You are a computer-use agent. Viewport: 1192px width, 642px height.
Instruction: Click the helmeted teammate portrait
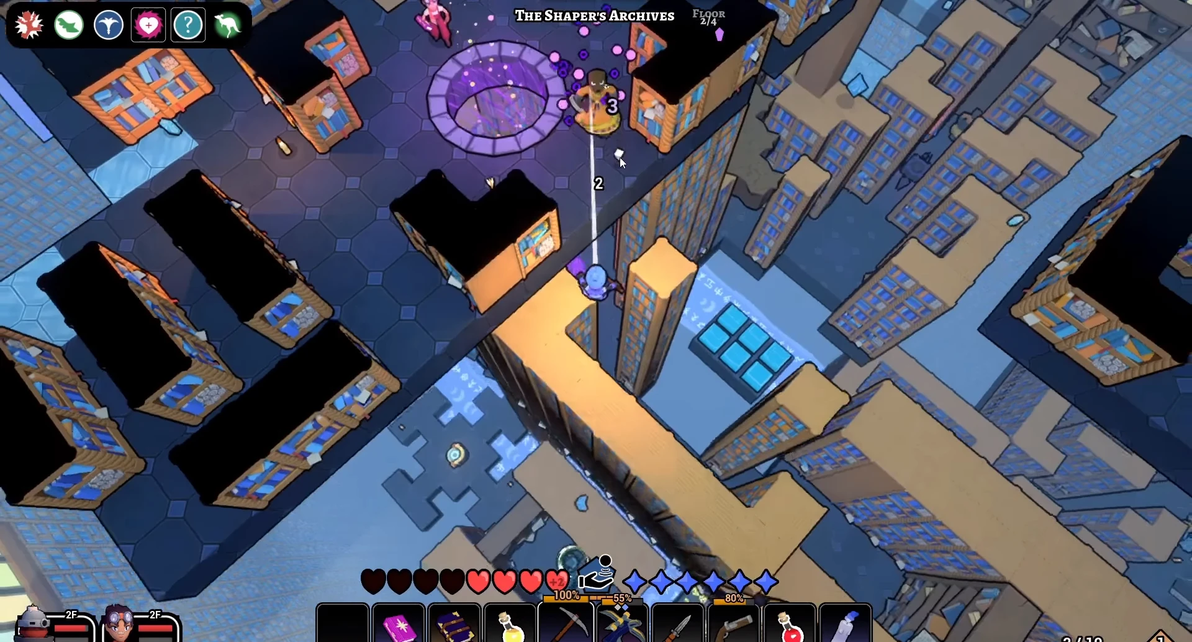pos(34,625)
